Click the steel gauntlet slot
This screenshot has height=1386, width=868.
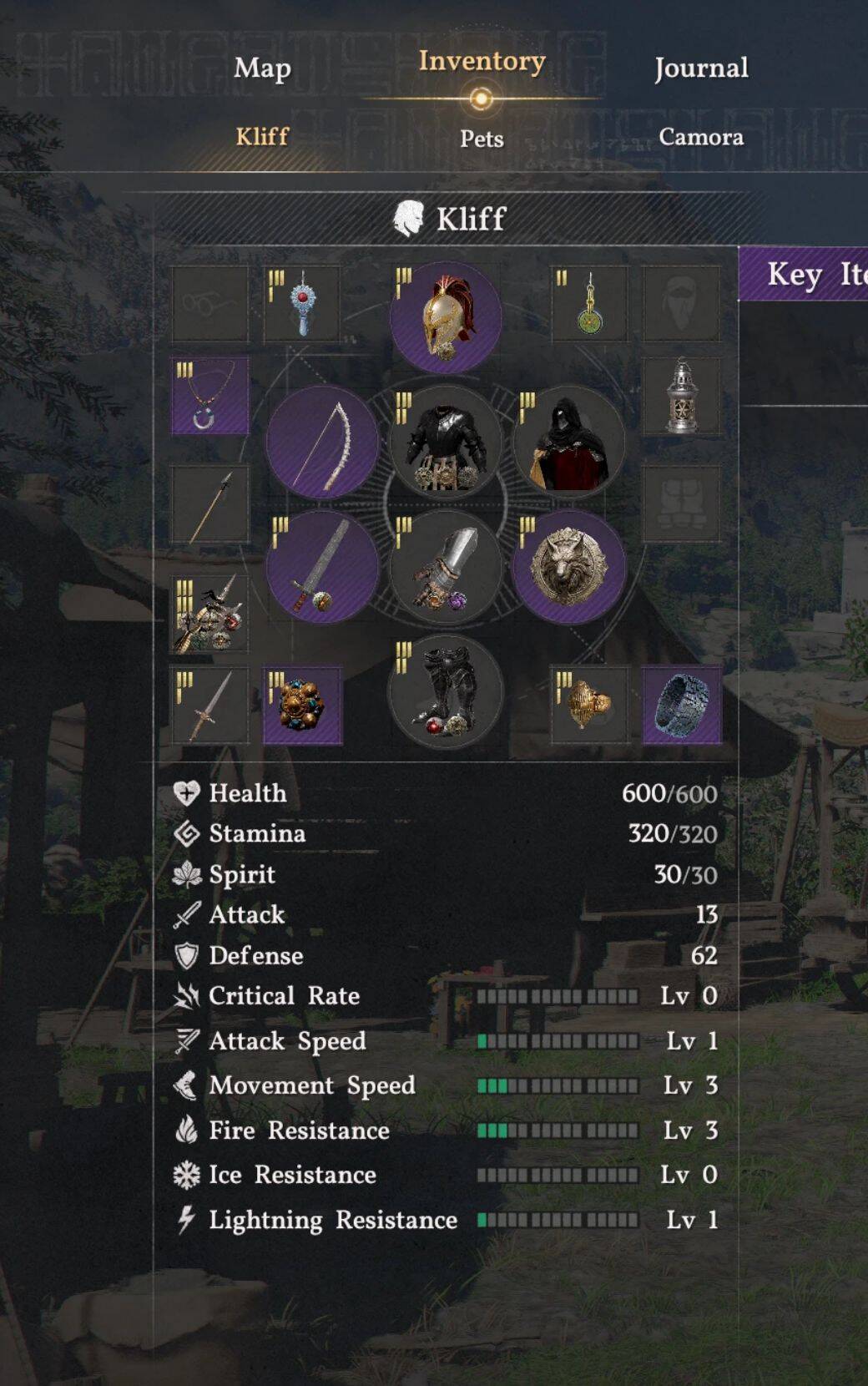point(446,568)
